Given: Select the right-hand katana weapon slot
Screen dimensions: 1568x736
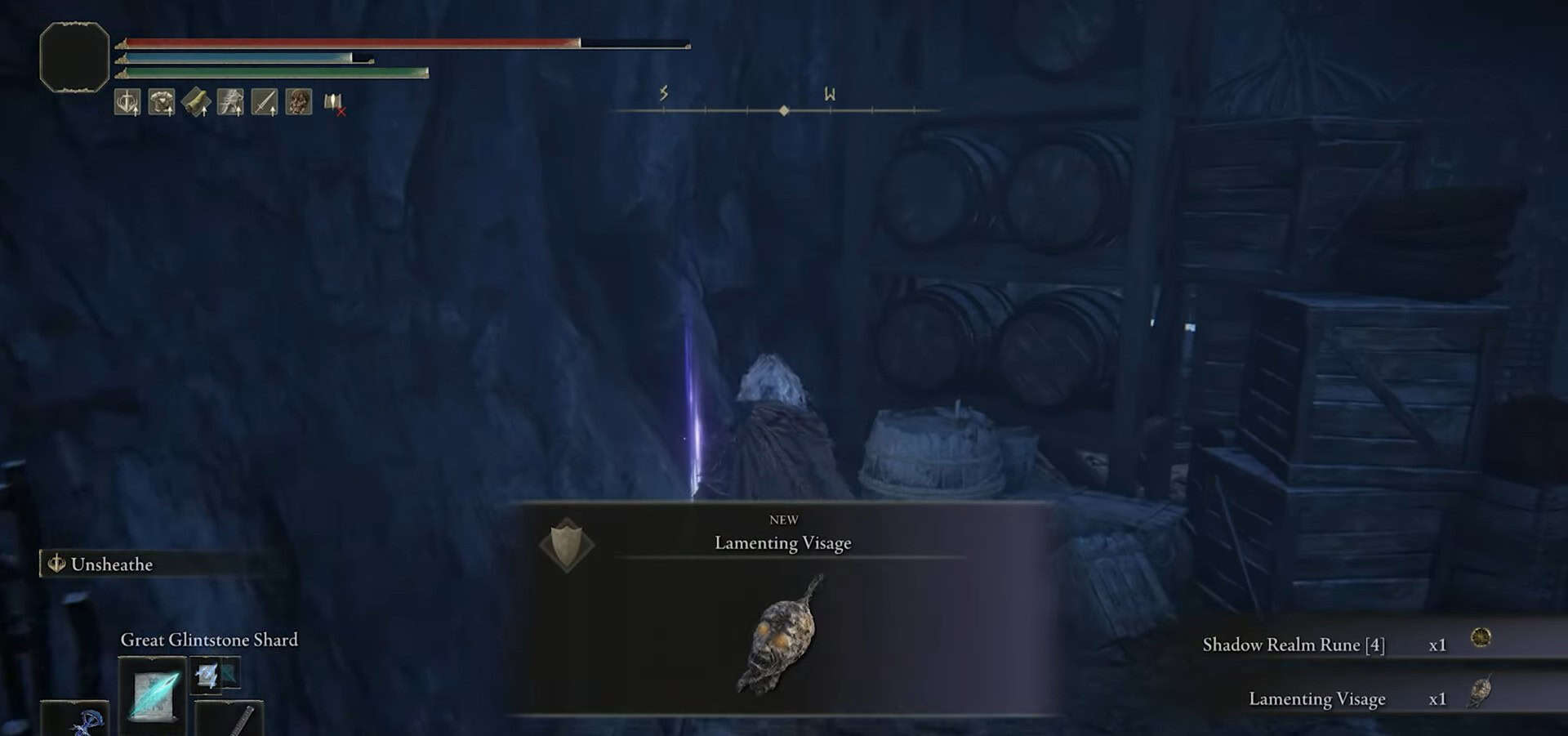Looking at the screenshot, I should 231,720.
